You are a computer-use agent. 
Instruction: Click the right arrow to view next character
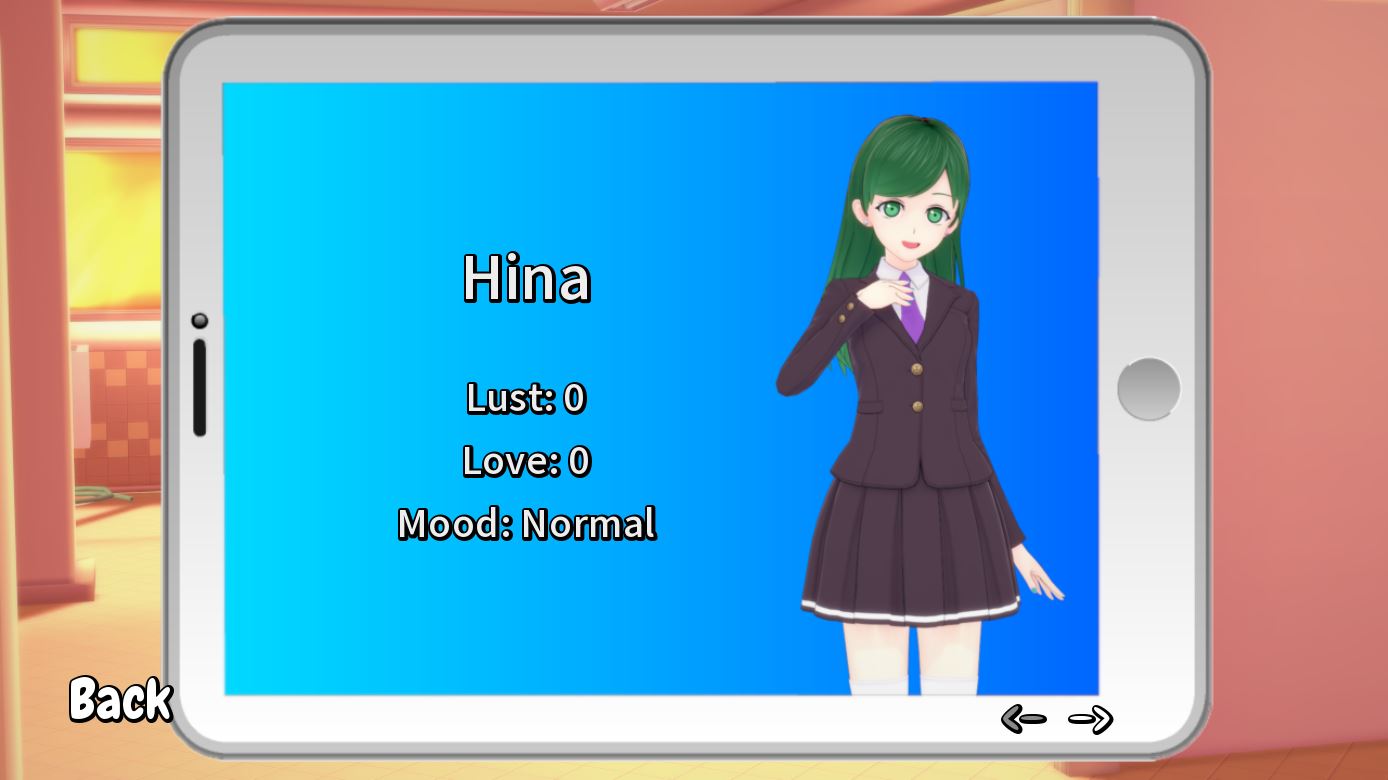1093,716
